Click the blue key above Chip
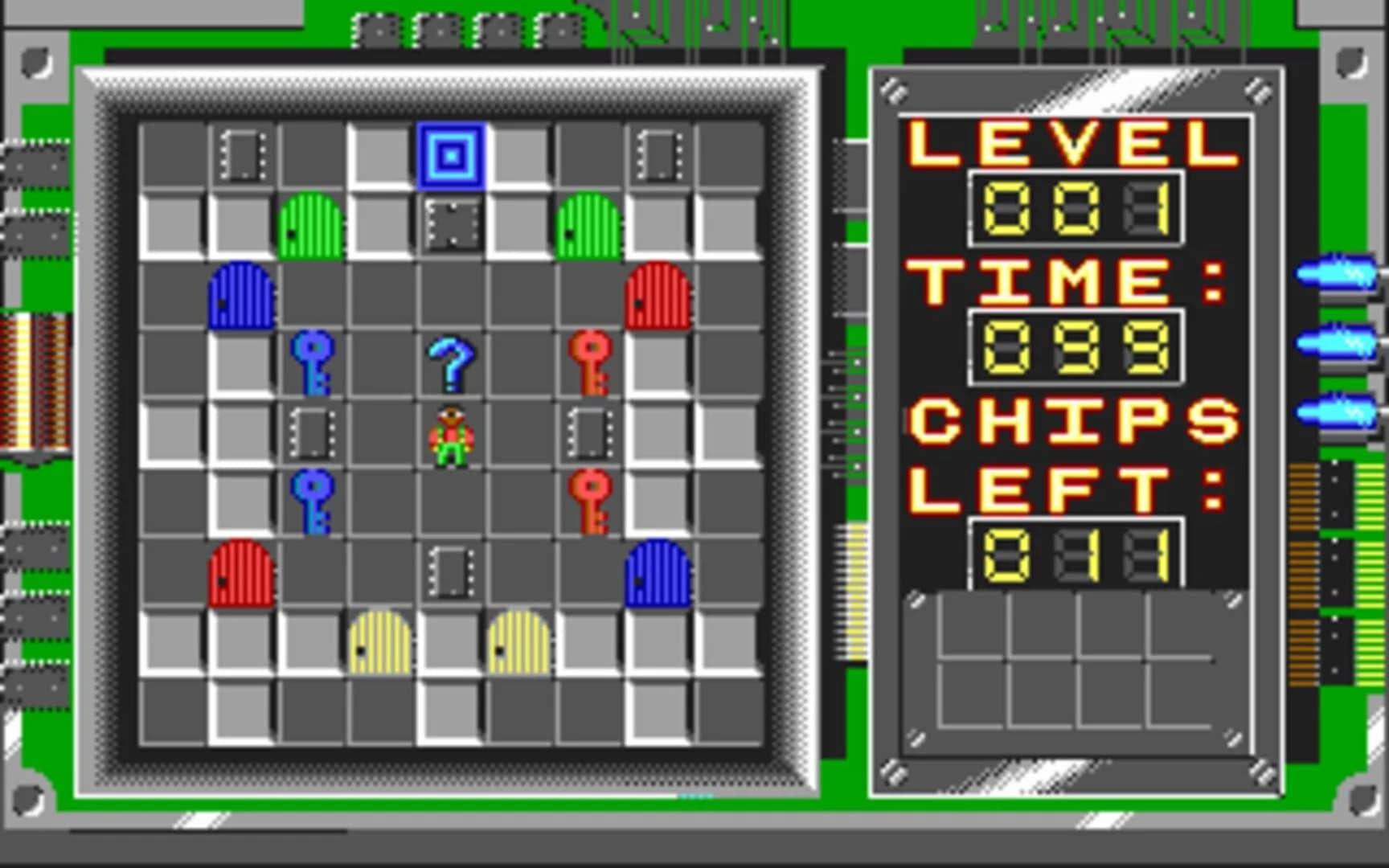 pos(313,363)
